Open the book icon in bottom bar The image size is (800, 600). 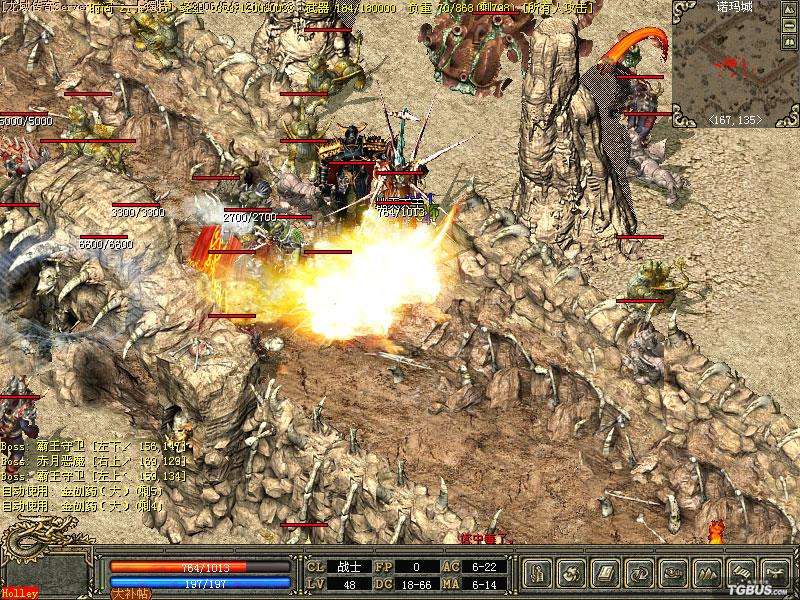pos(605,573)
